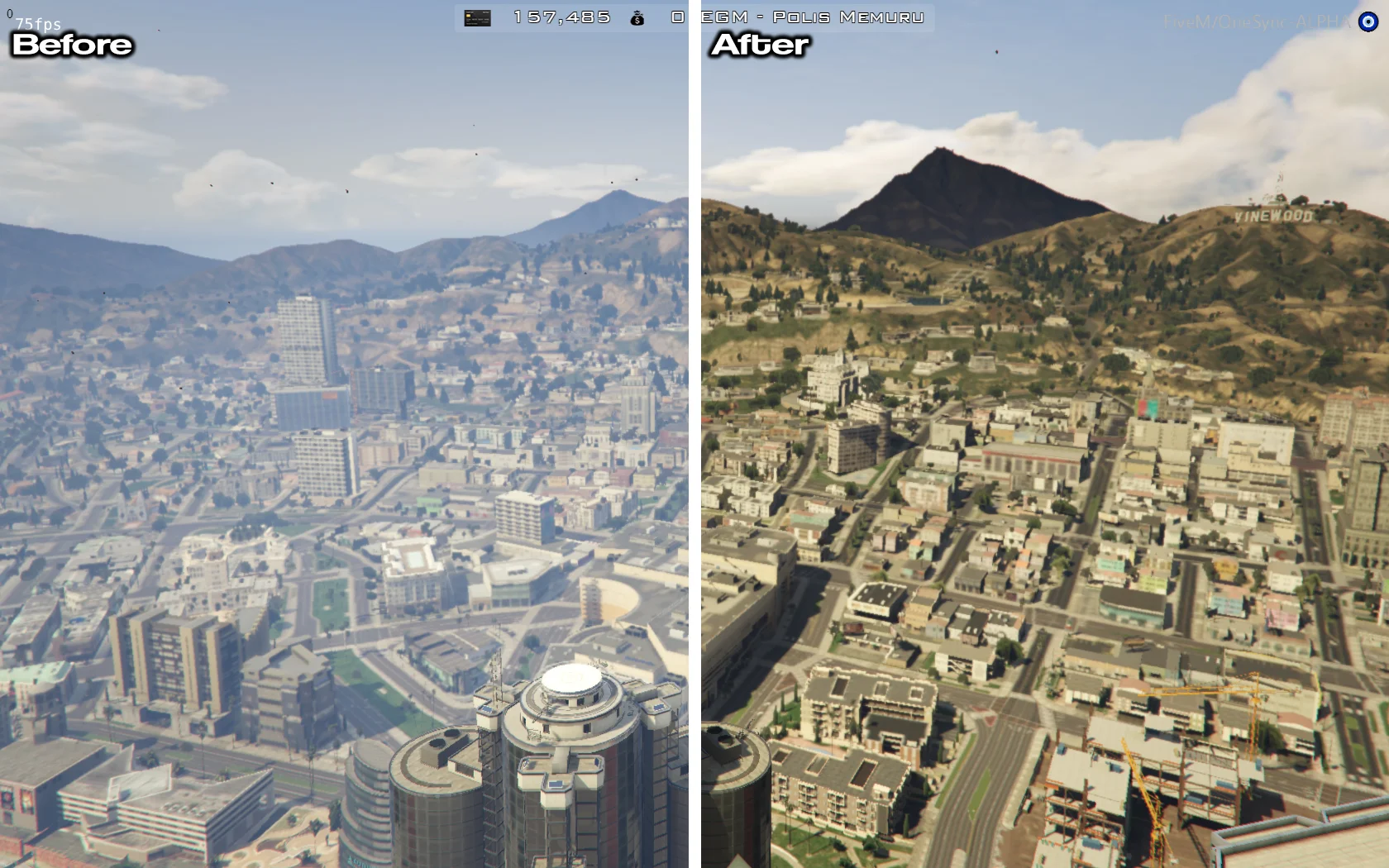Select the EGM - Polis Memuru job label
The image size is (1389, 868).
click(812, 17)
